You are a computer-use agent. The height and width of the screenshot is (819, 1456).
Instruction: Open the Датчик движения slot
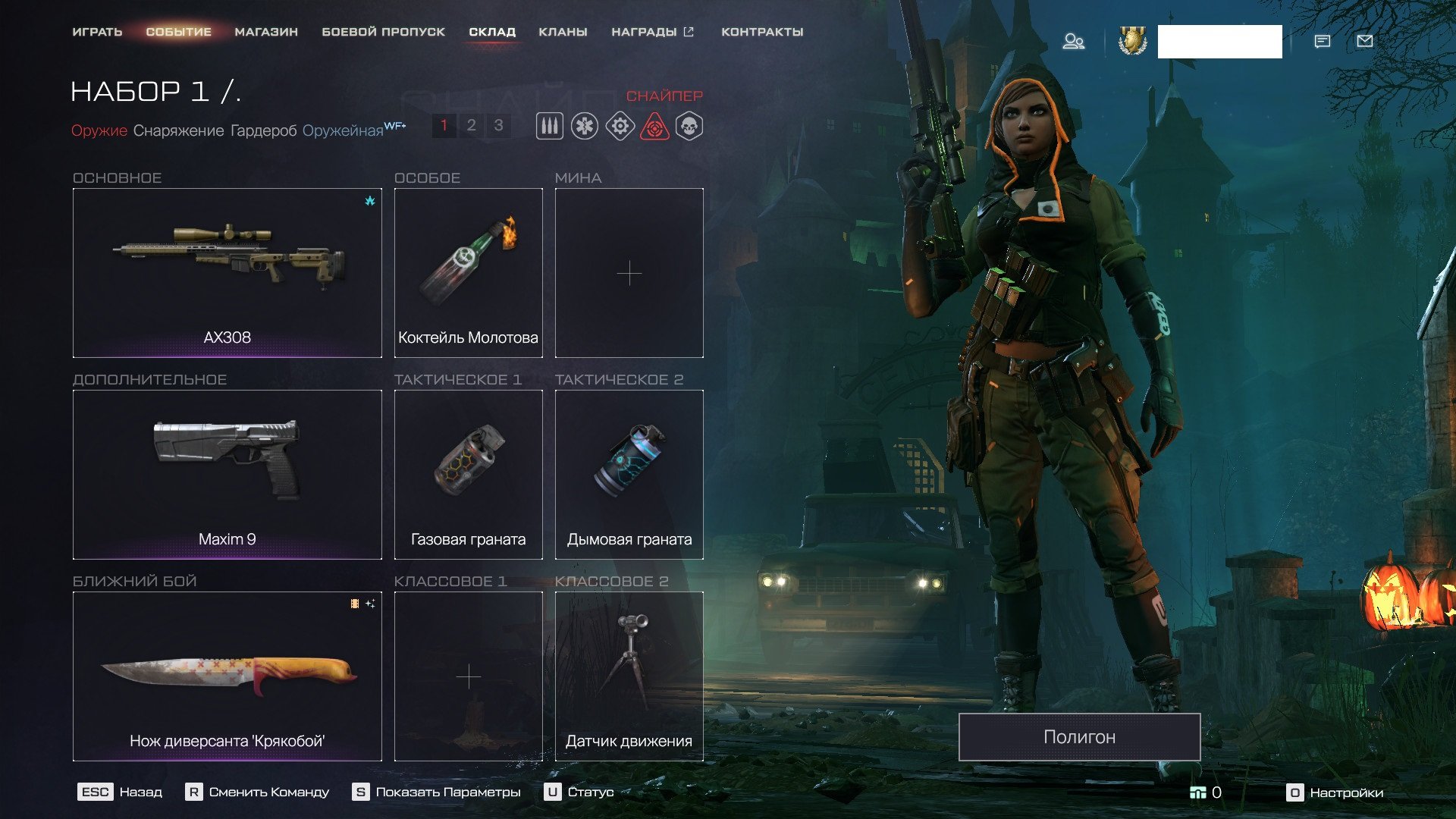(629, 676)
